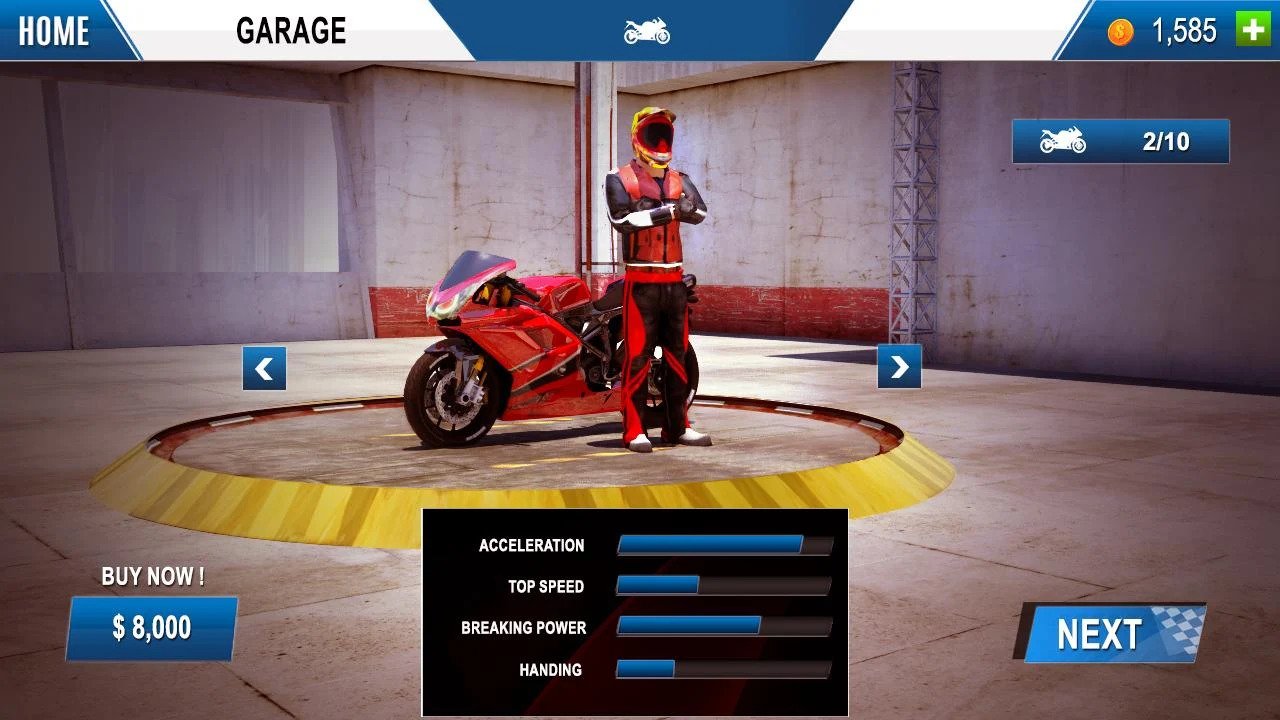Image resolution: width=1280 pixels, height=720 pixels.
Task: Buy this bike for $8,000
Action: point(152,628)
